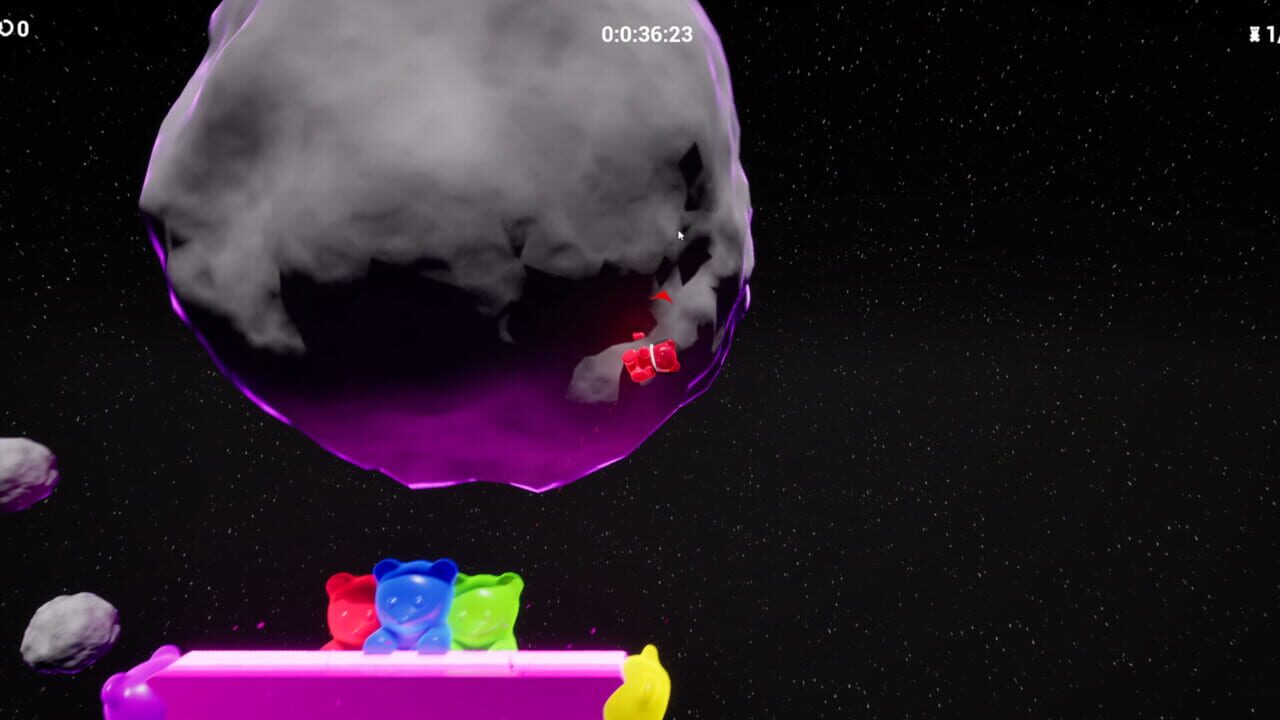Click the mouse cursor arrow near the asteroid
Screen dimensions: 1280x720
point(681,234)
